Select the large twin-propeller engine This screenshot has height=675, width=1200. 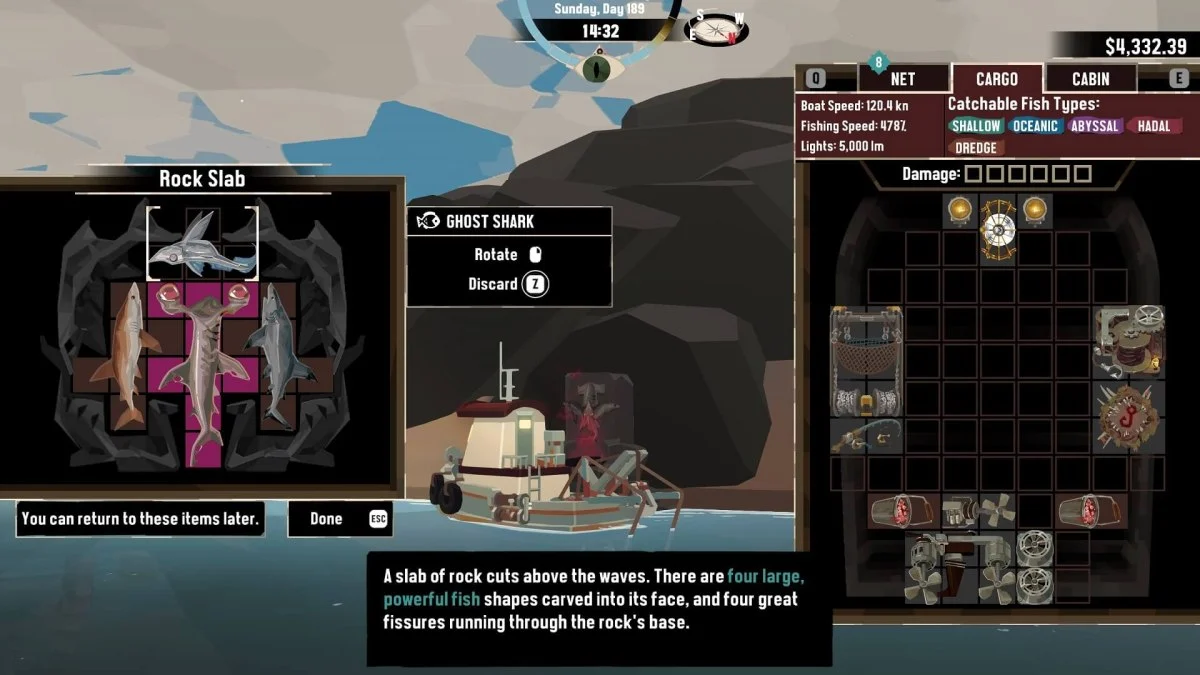(958, 568)
